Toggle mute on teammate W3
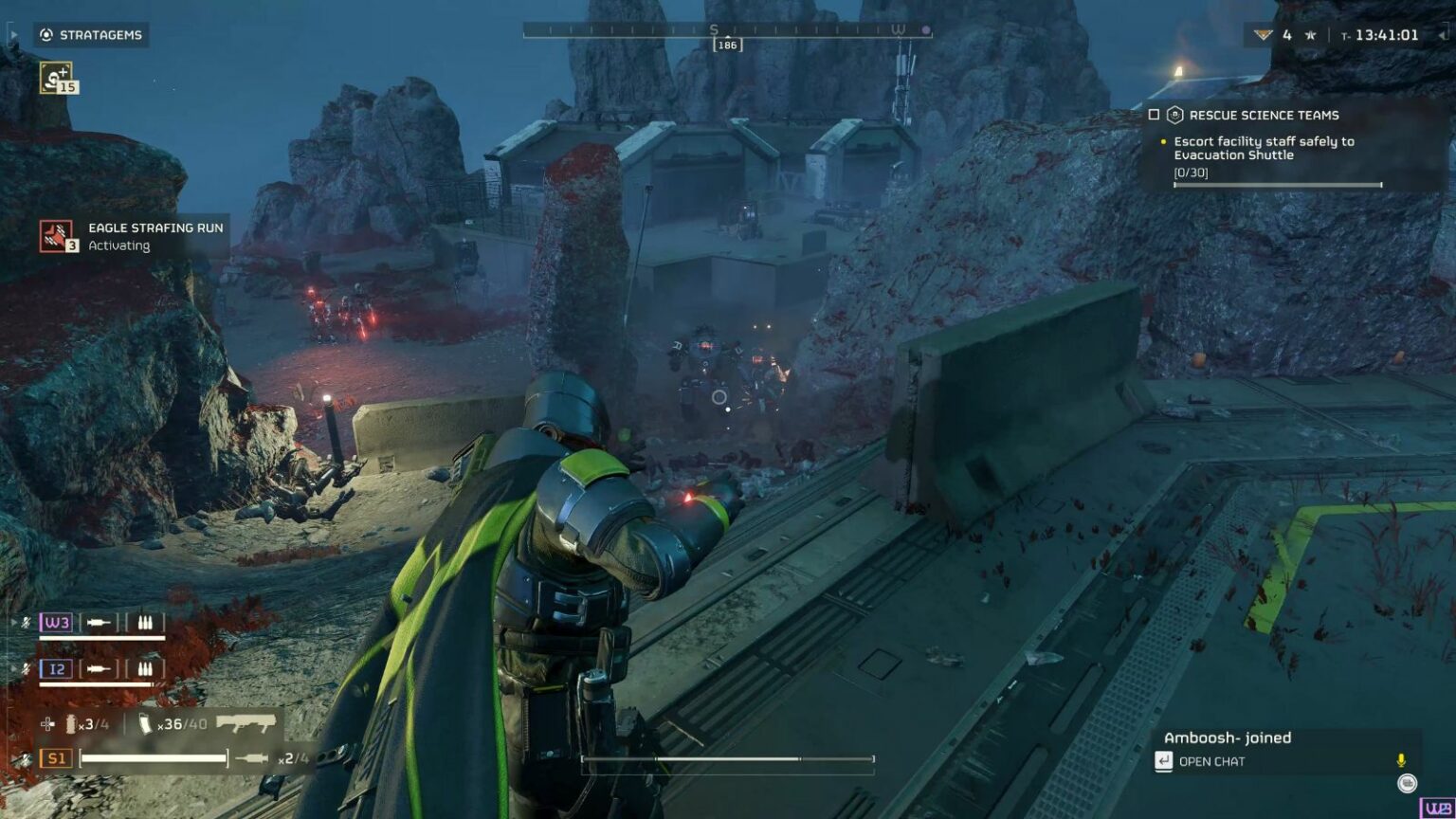Screen dimensions: 1456x819 26,622
